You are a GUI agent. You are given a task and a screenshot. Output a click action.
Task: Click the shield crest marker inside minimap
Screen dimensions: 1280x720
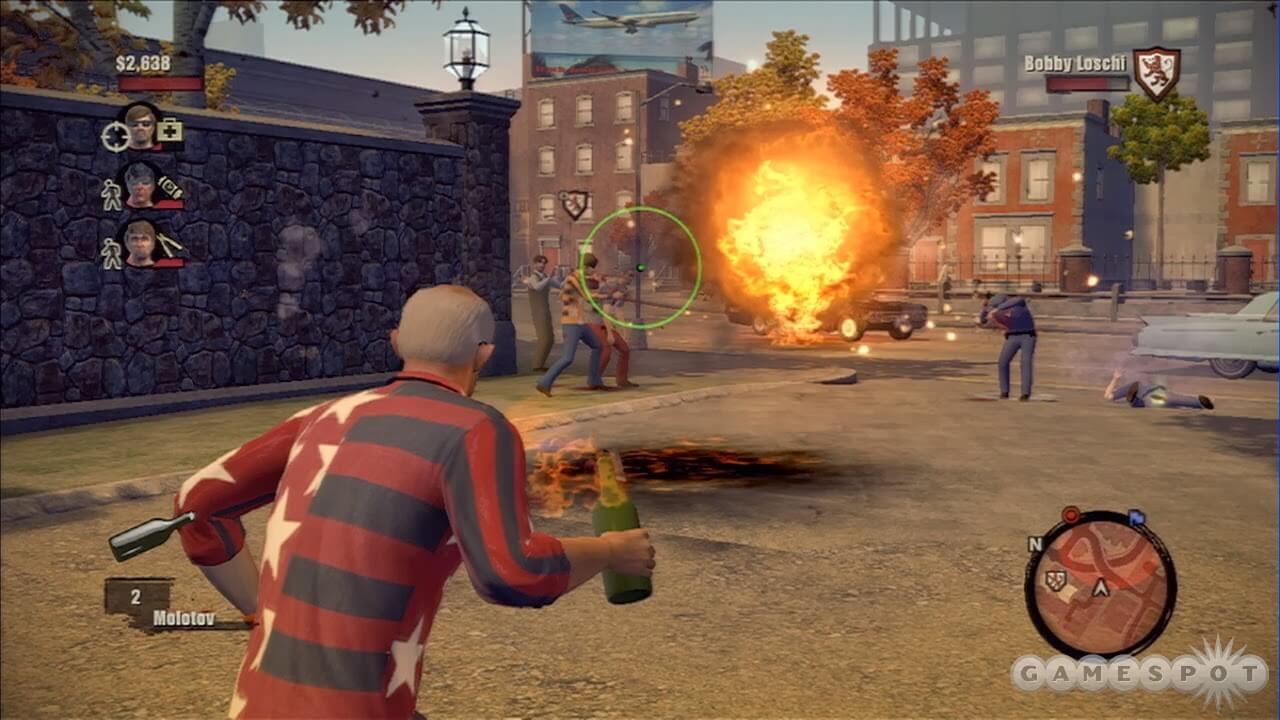(1054, 580)
